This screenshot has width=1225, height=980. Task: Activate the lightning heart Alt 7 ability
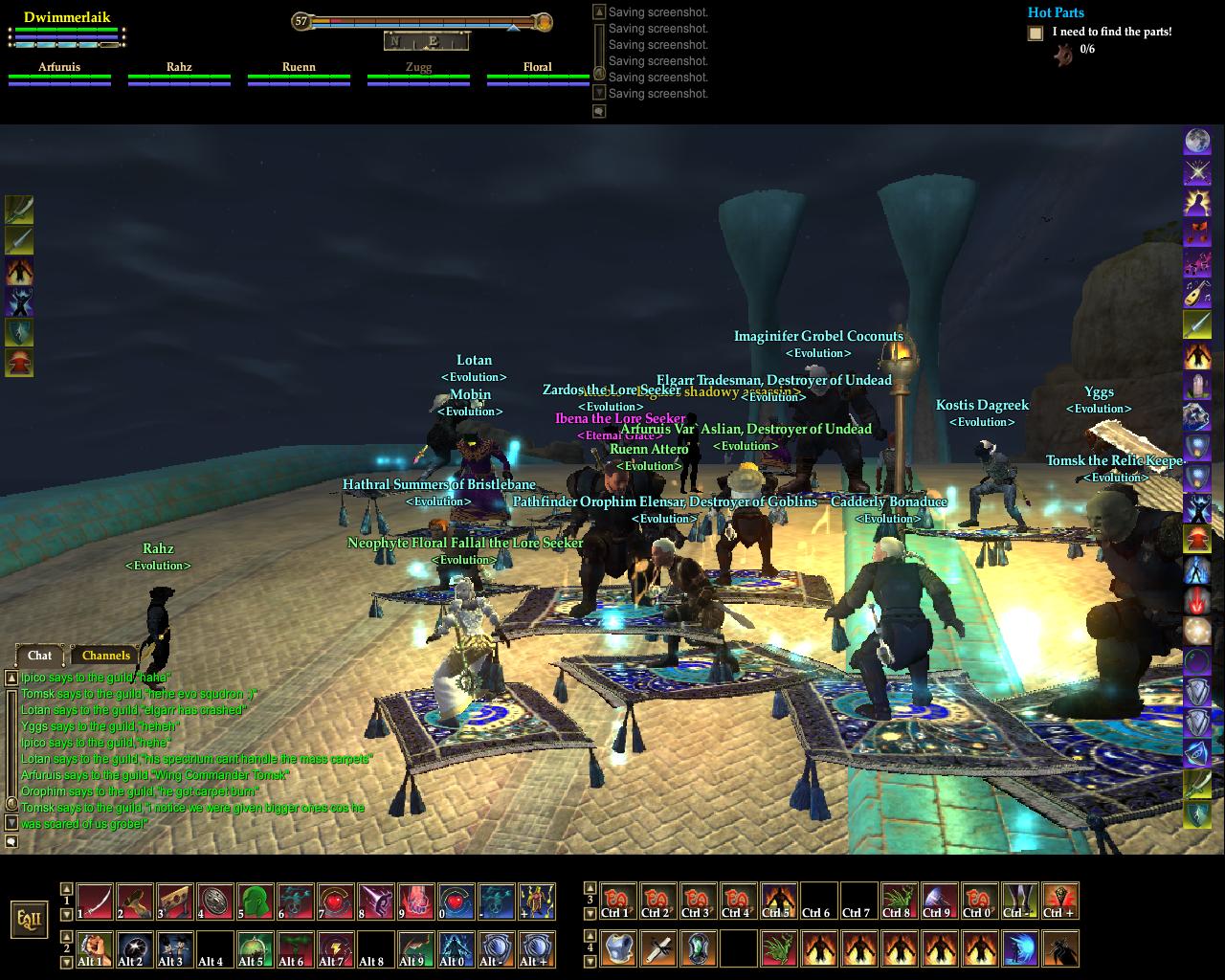tap(336, 949)
